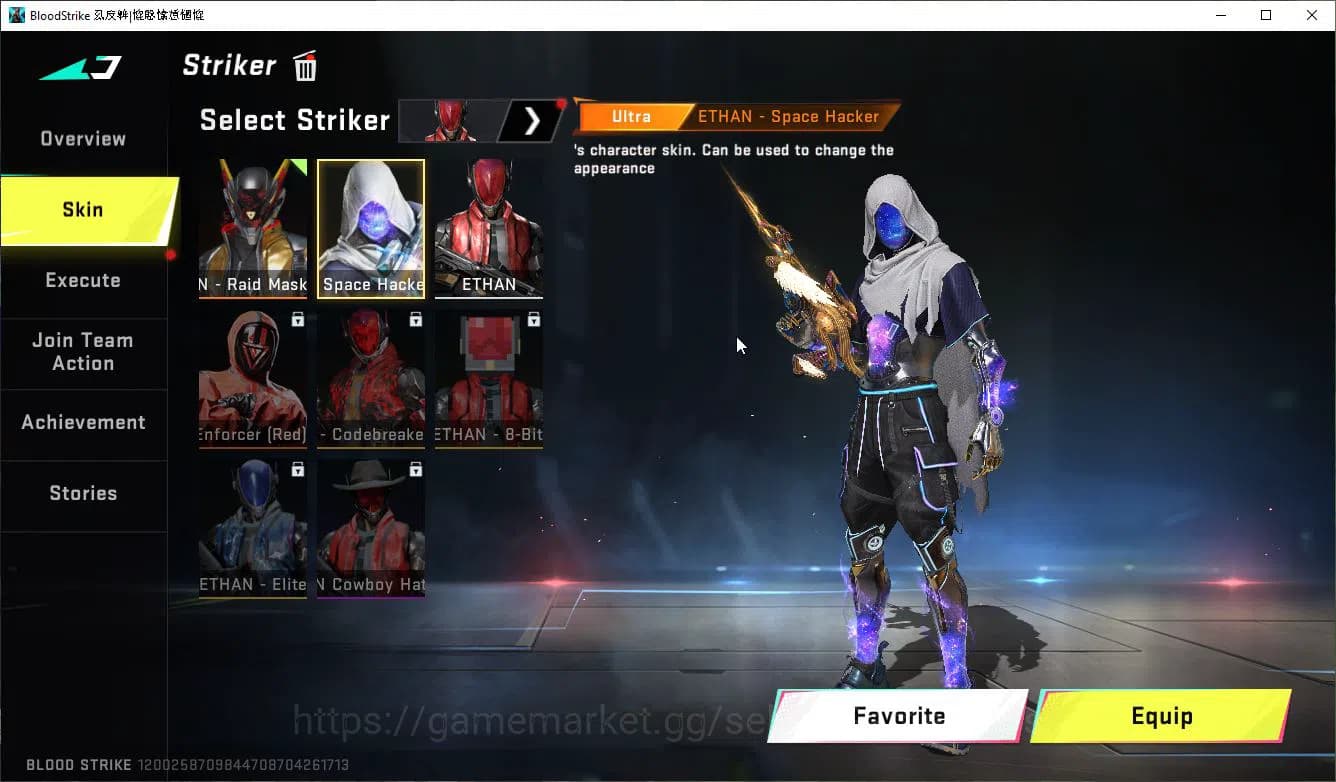The width and height of the screenshot is (1336, 782).
Task: Click the Ultra rarity badge
Action: coord(632,116)
